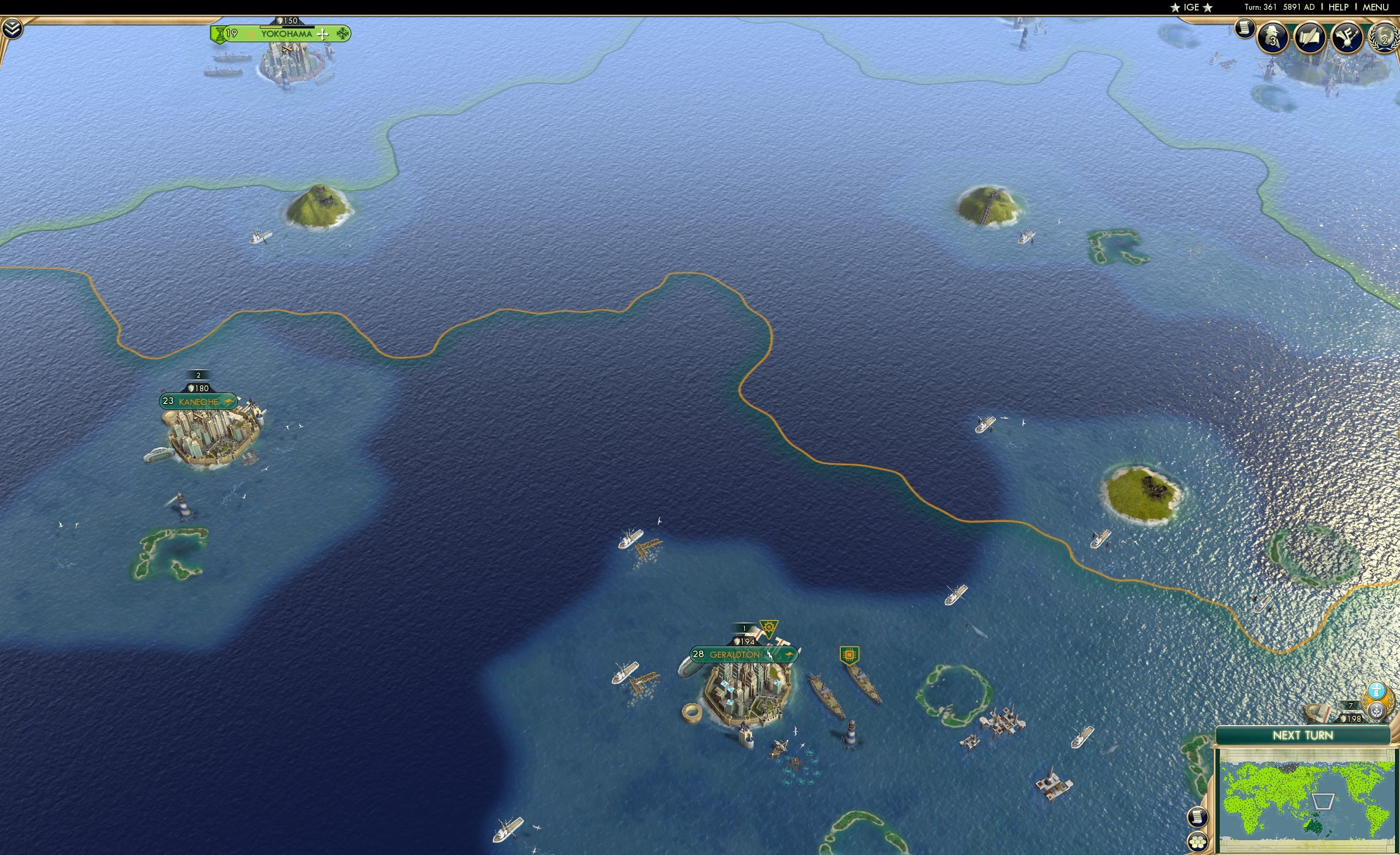Click the viewport rectangle on the minimap

(1324, 802)
